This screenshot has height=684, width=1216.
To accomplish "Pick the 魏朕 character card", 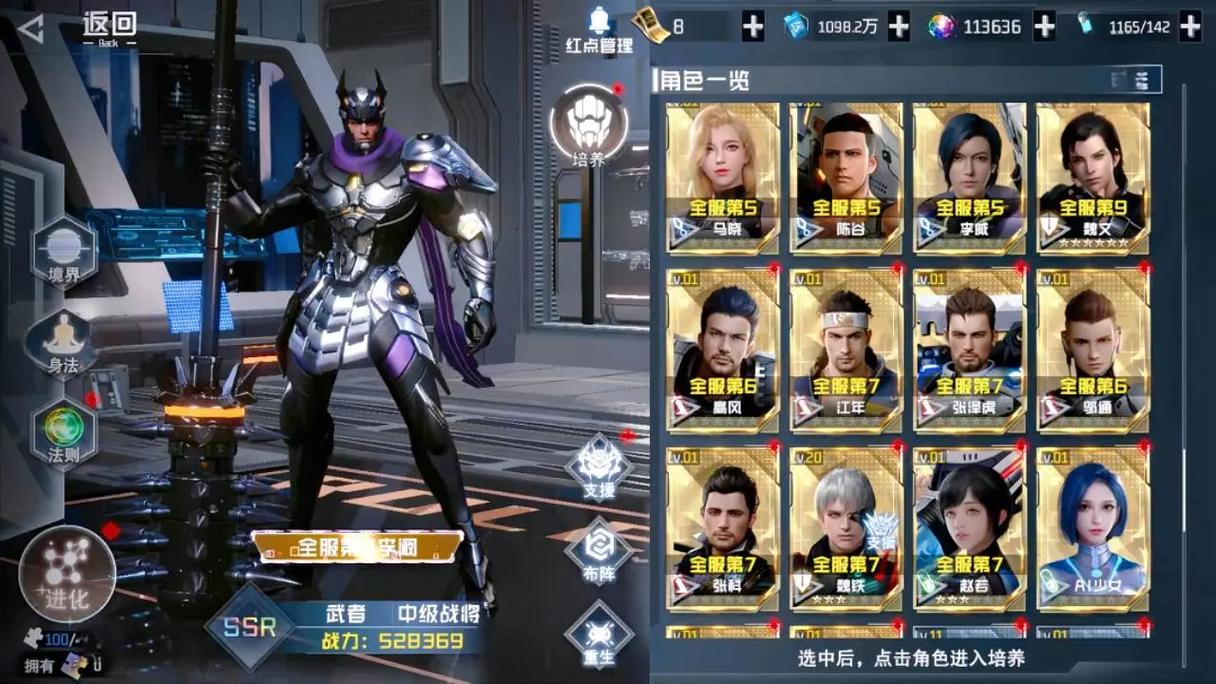I will tap(846, 527).
